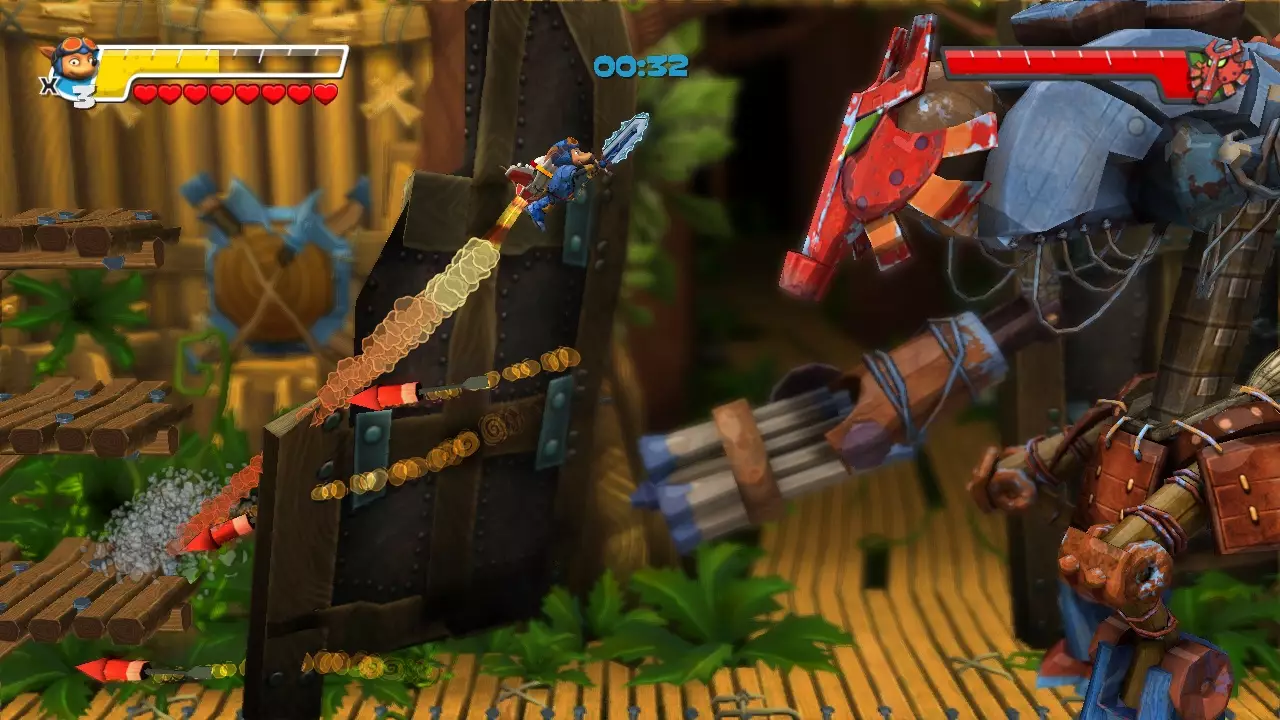Select Sparkster riding the rocket
This screenshot has width=1280, height=720.
(x=560, y=170)
